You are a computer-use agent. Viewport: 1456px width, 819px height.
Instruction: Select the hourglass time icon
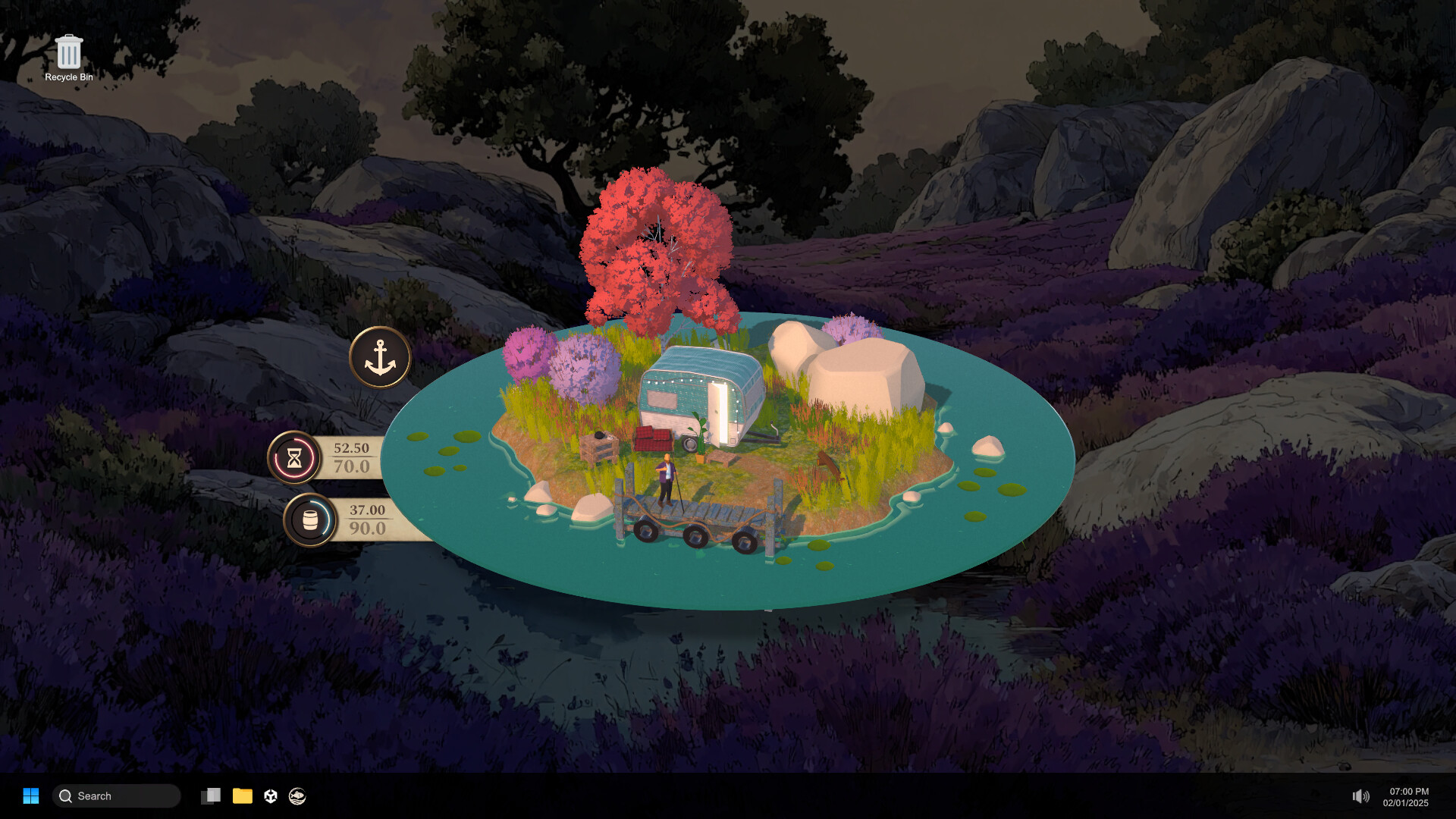pyautogui.click(x=294, y=457)
